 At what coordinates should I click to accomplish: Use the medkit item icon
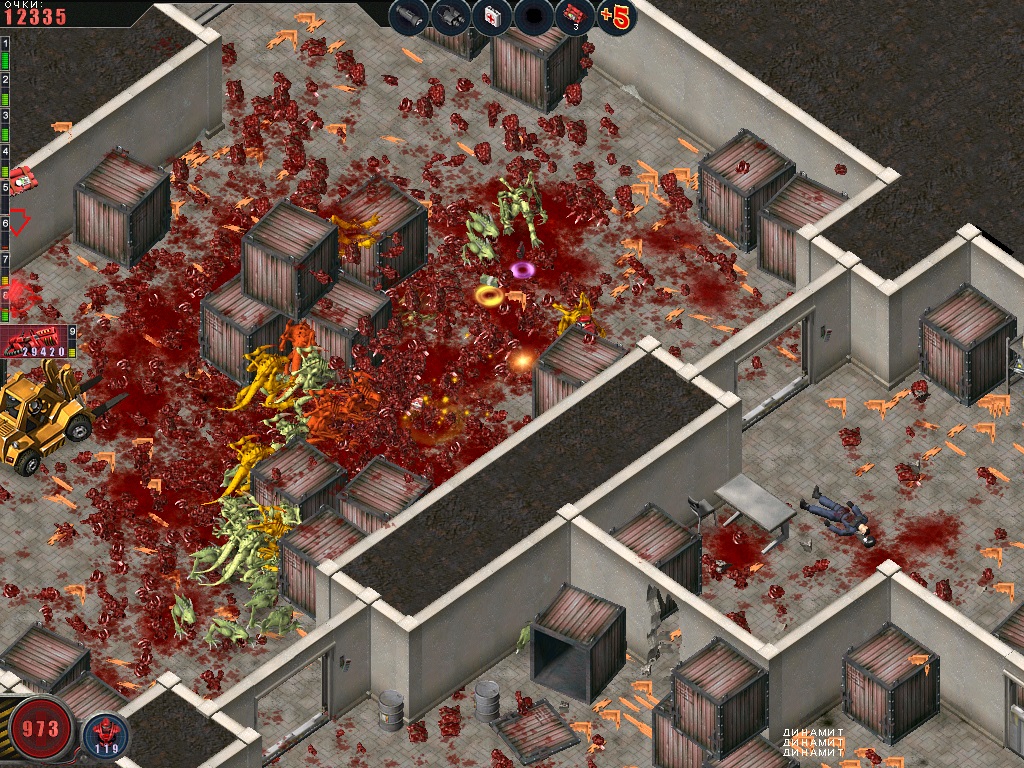[x=491, y=16]
